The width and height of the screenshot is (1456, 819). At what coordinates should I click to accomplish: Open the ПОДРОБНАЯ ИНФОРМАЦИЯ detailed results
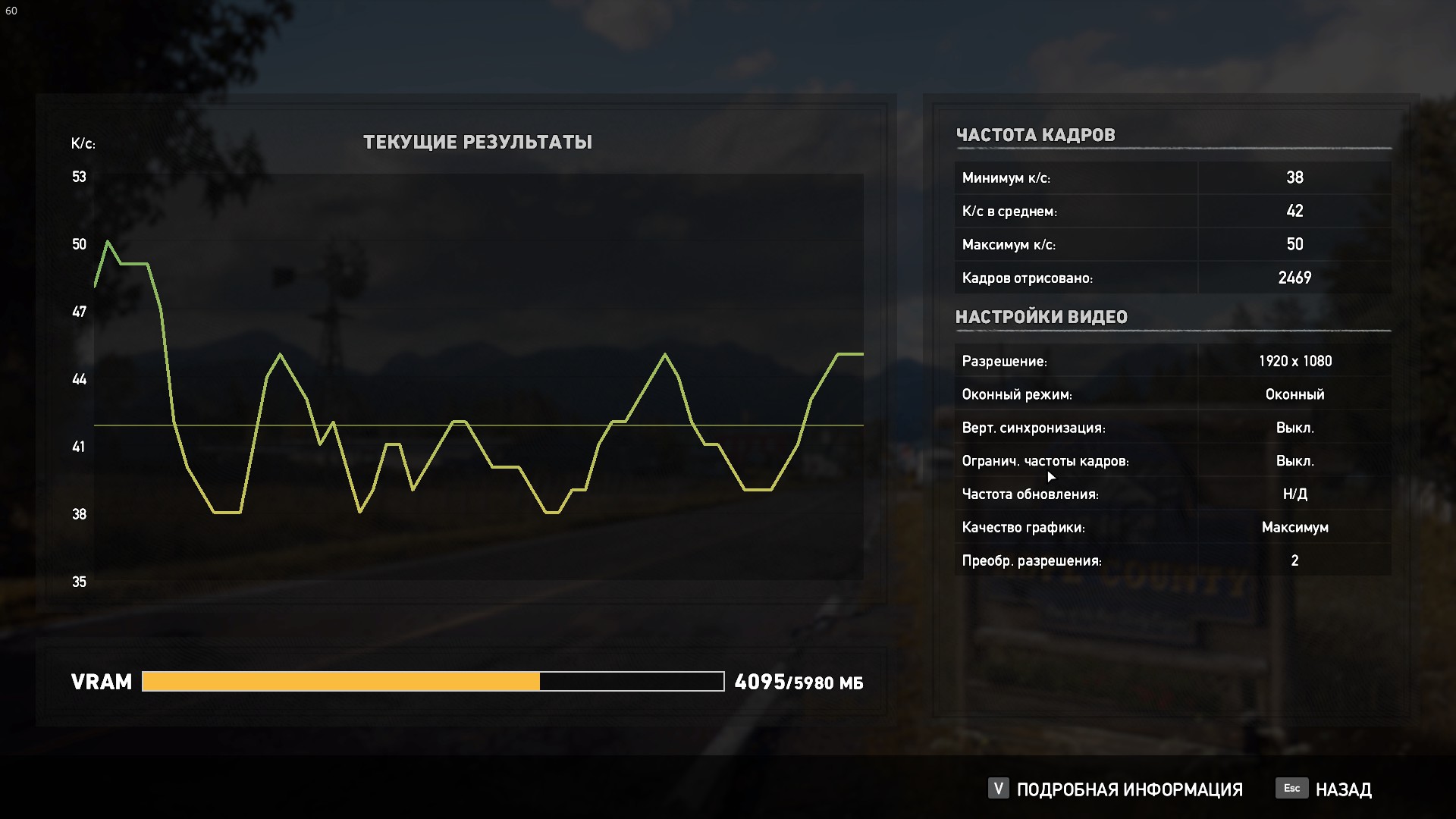click(1128, 789)
